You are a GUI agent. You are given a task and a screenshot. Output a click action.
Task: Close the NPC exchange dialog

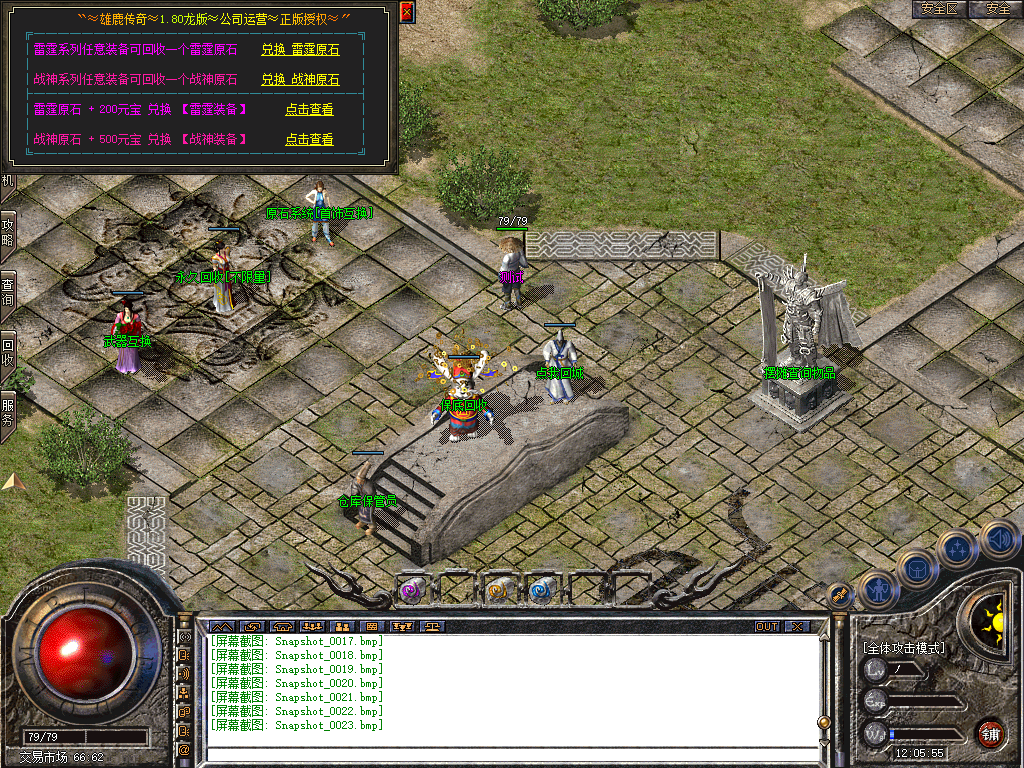[x=406, y=12]
